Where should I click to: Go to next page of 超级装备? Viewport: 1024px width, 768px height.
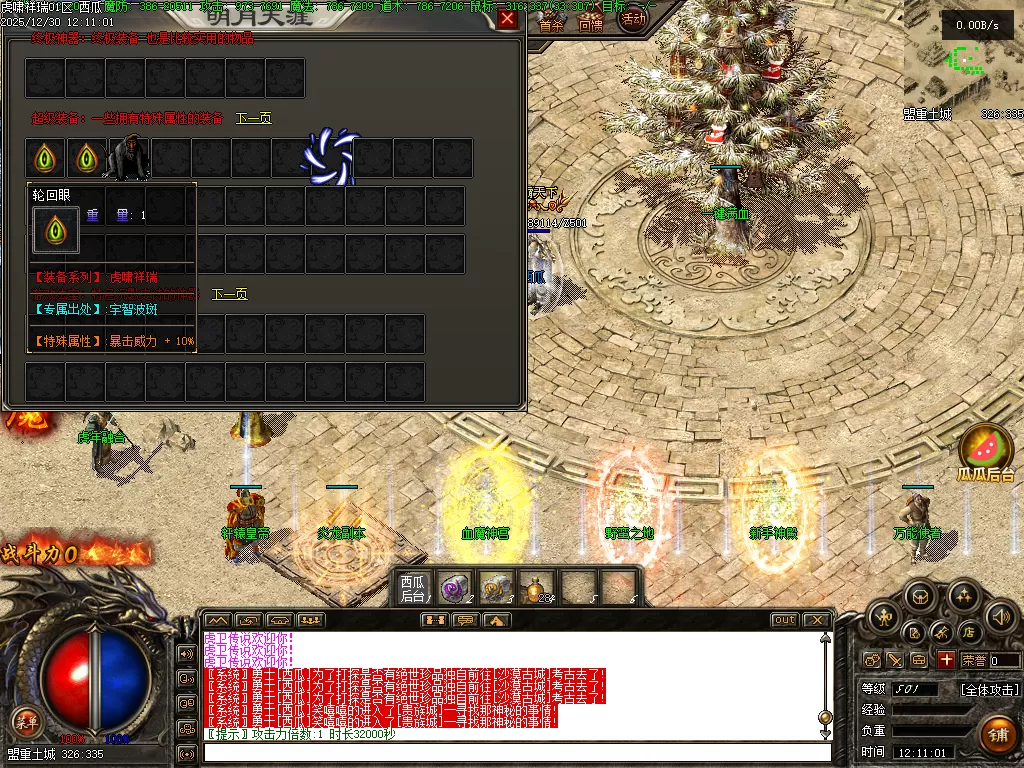point(253,118)
